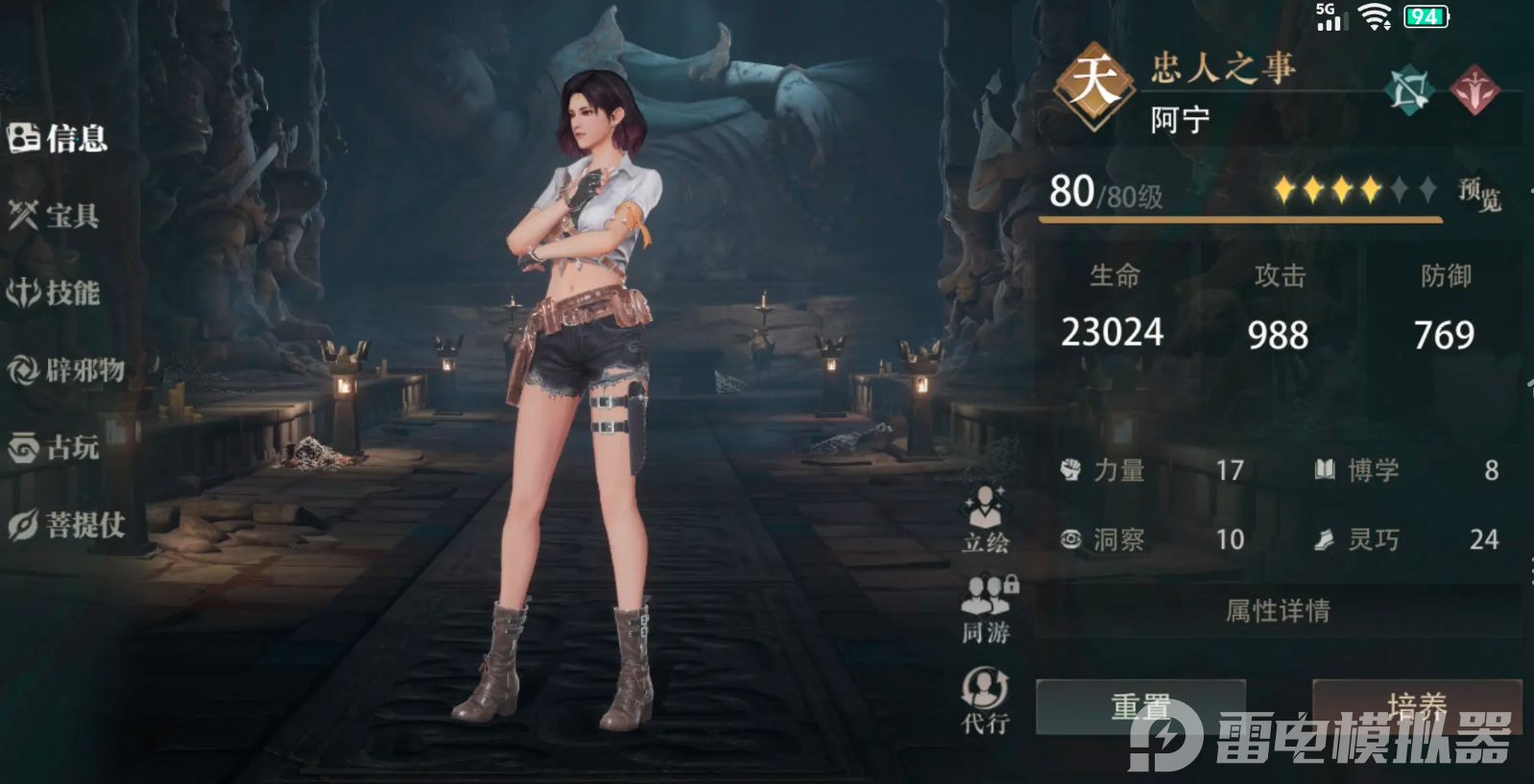
Task: Open the 立绘 portrait view
Action: click(986, 519)
